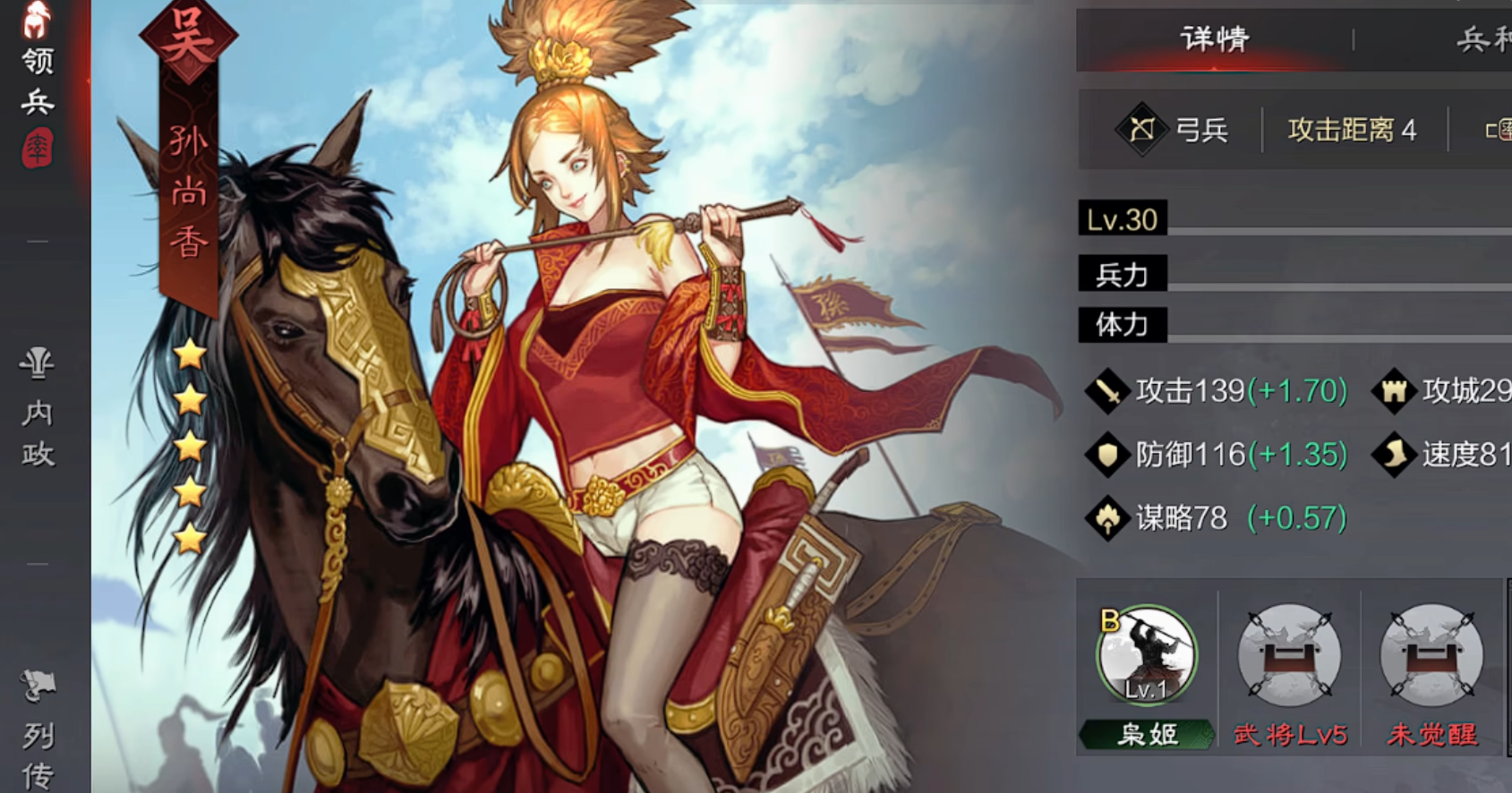This screenshot has height=793, width=1512.
Task: Select the 领兵 sidebar entry
Action: coord(38,81)
